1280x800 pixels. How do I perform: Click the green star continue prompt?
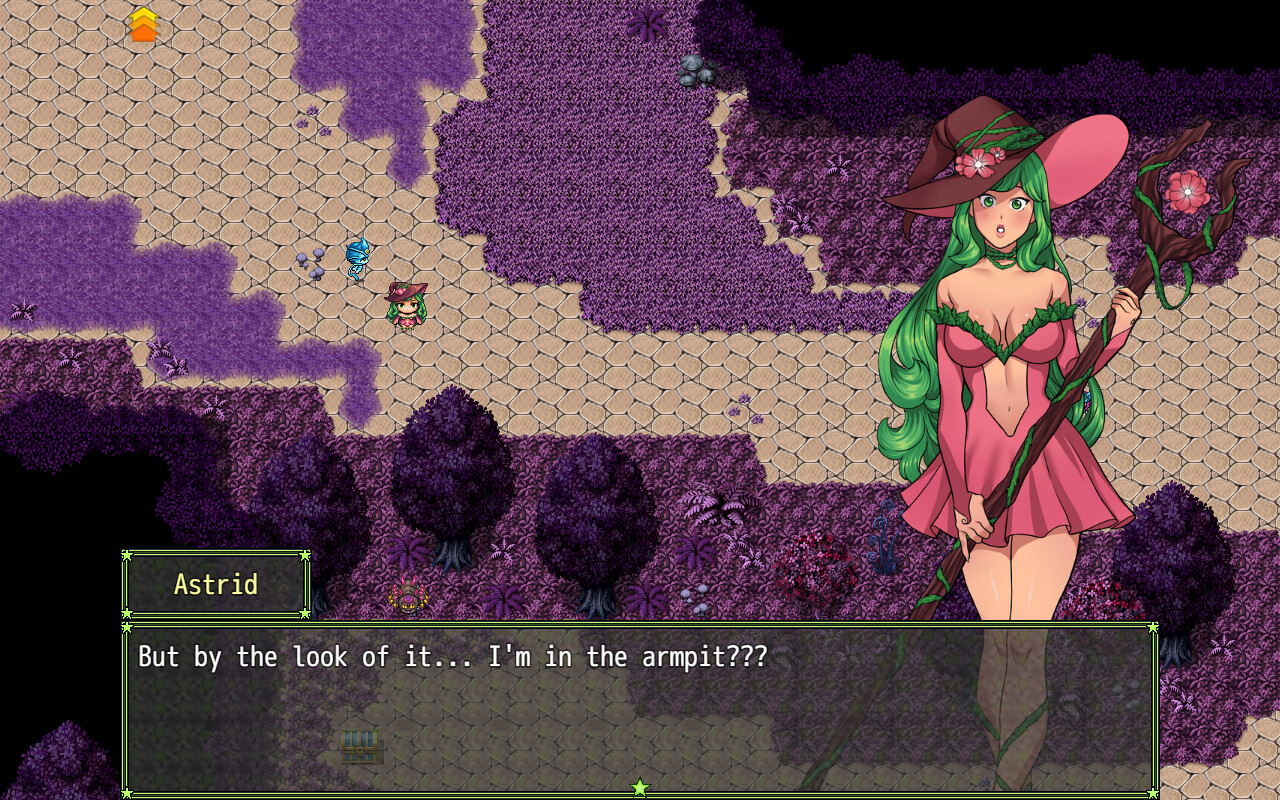[x=639, y=786]
